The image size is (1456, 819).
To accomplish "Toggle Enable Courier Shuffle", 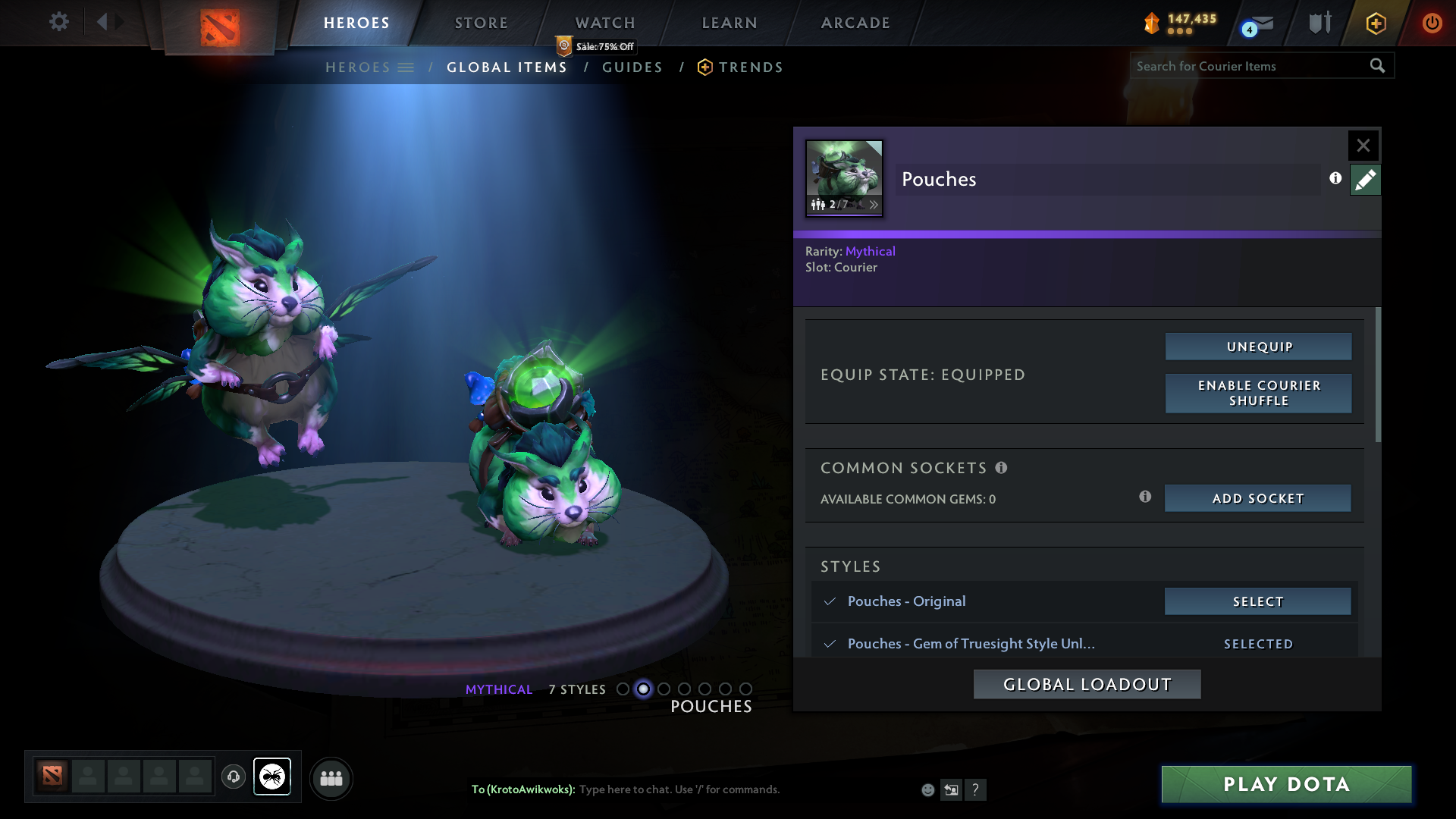I will 1257,394.
